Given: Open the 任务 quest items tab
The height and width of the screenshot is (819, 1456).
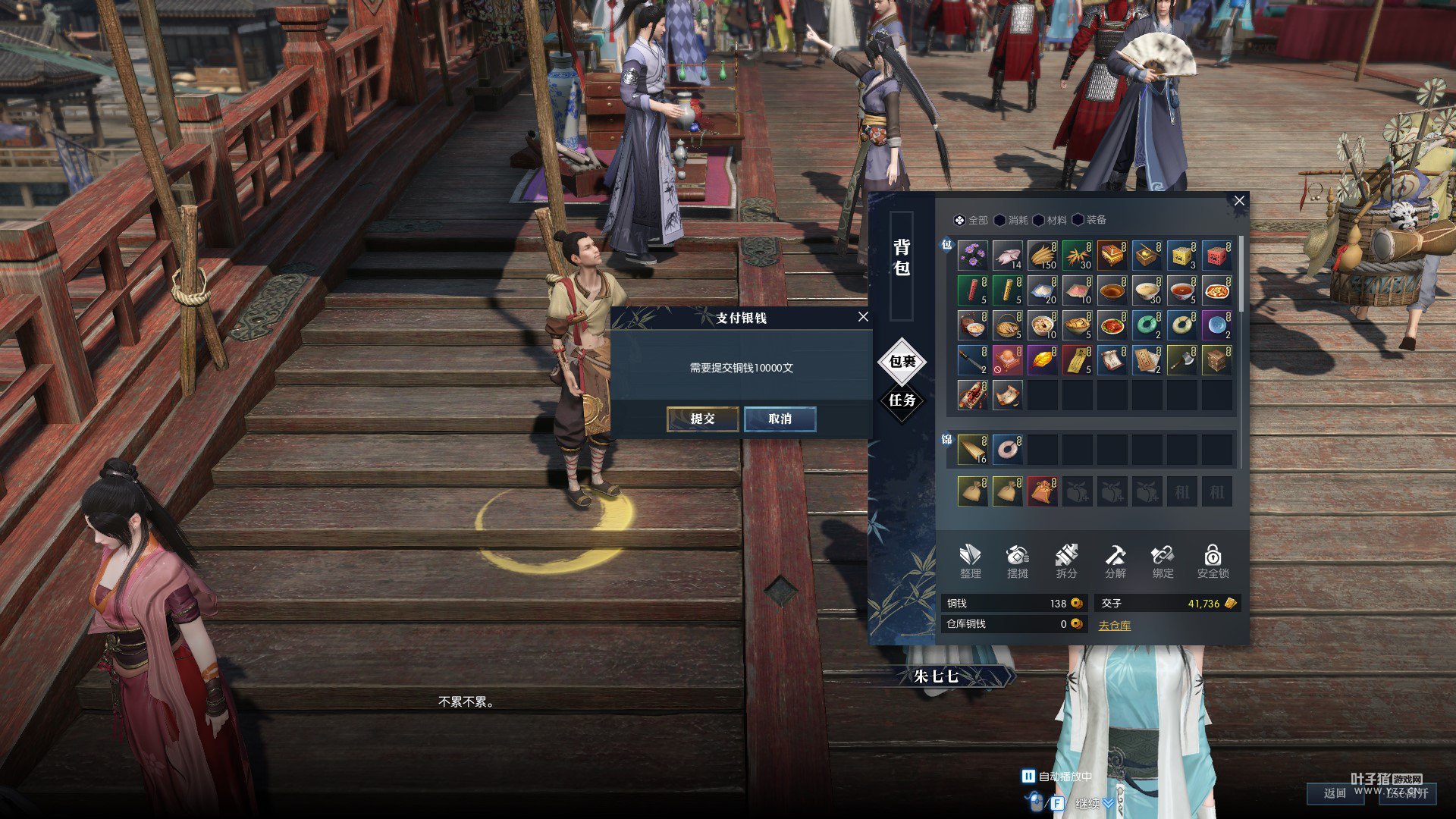Looking at the screenshot, I should tap(902, 400).
